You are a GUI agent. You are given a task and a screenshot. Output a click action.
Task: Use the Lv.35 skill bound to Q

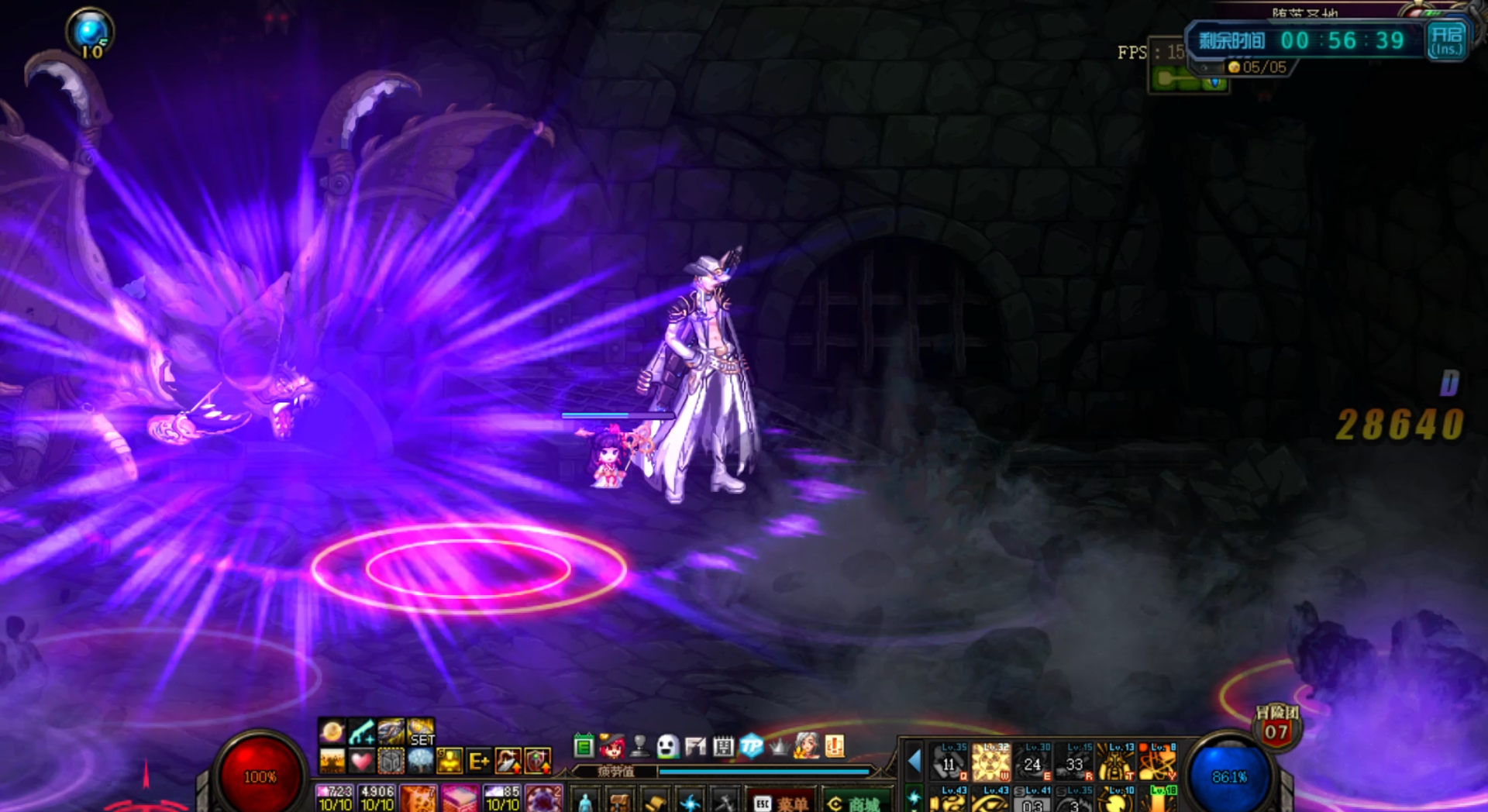point(950,762)
